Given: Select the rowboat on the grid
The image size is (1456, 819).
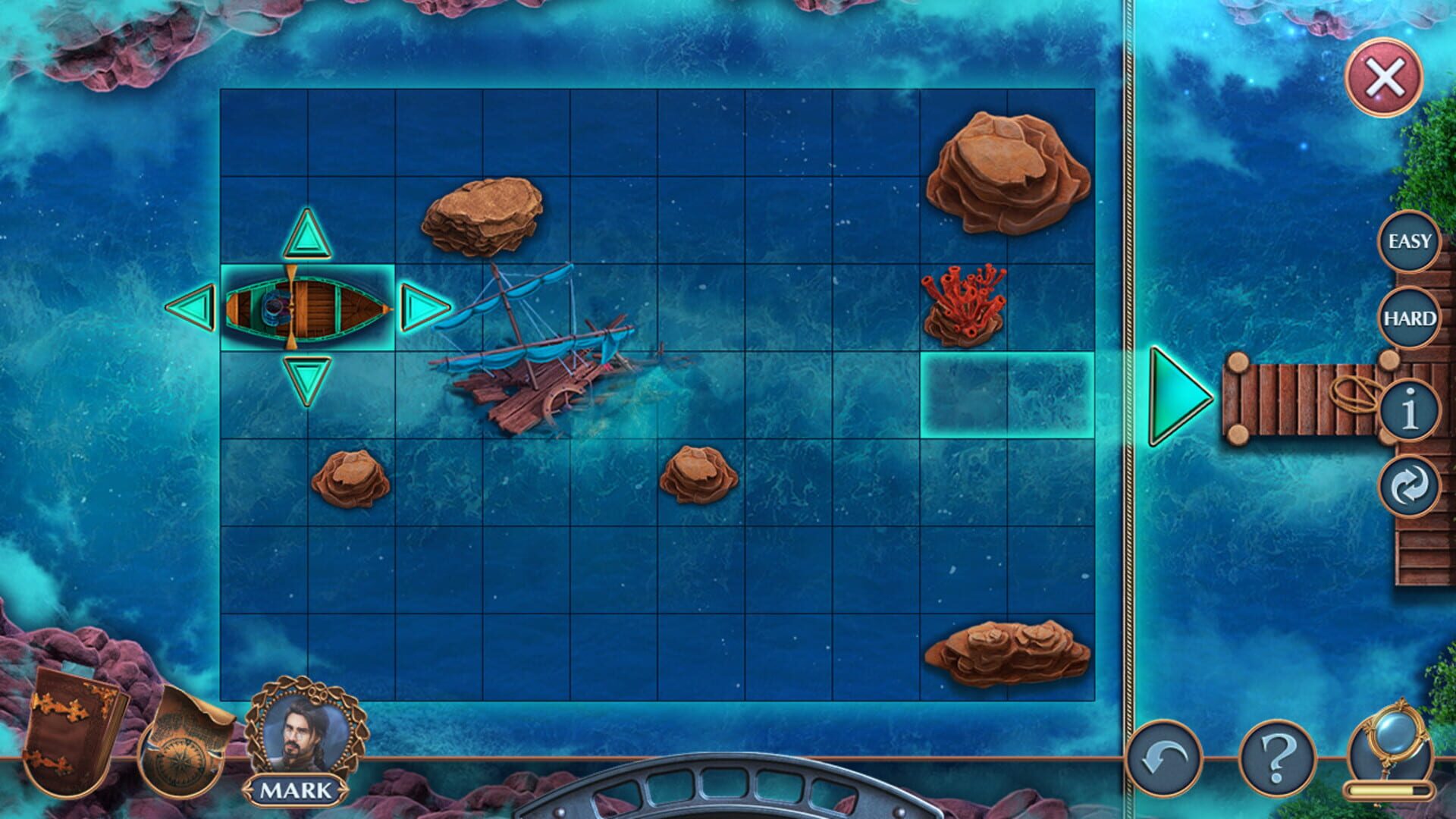Looking at the screenshot, I should click(307, 307).
